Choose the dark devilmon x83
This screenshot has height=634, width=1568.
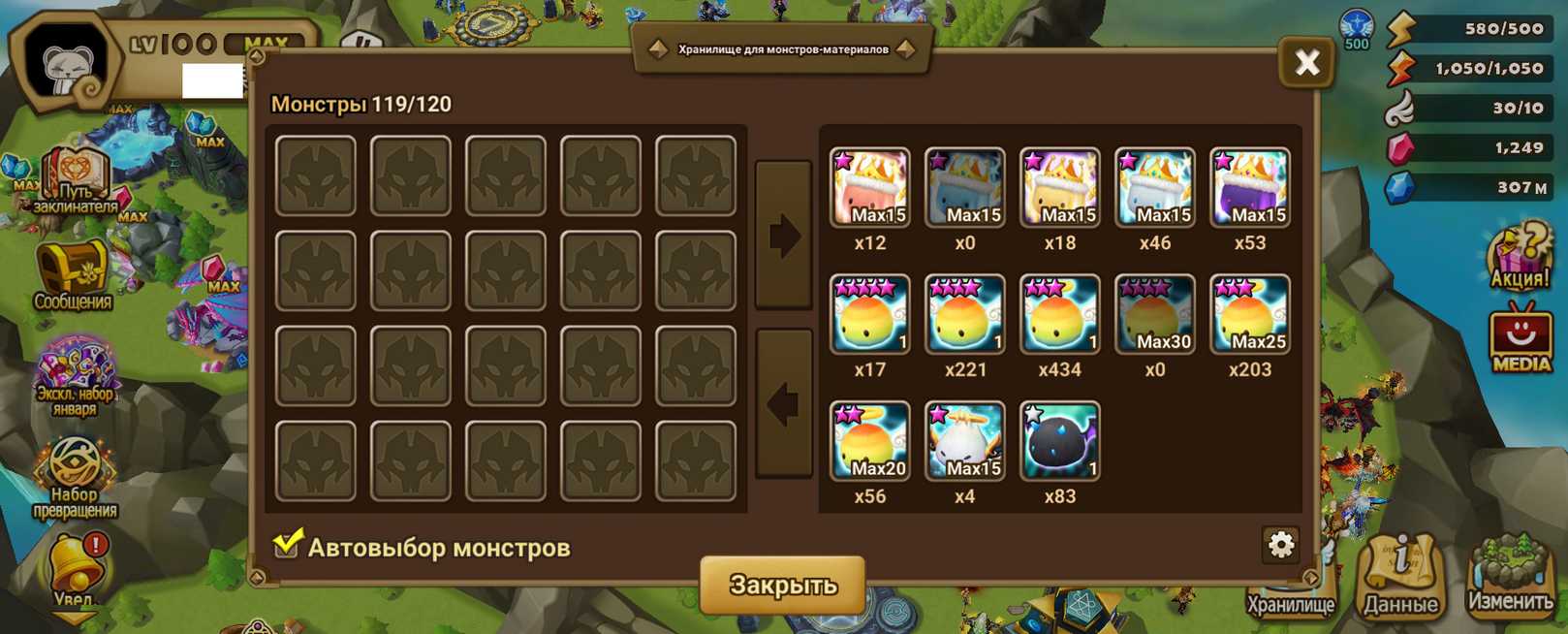1059,442
